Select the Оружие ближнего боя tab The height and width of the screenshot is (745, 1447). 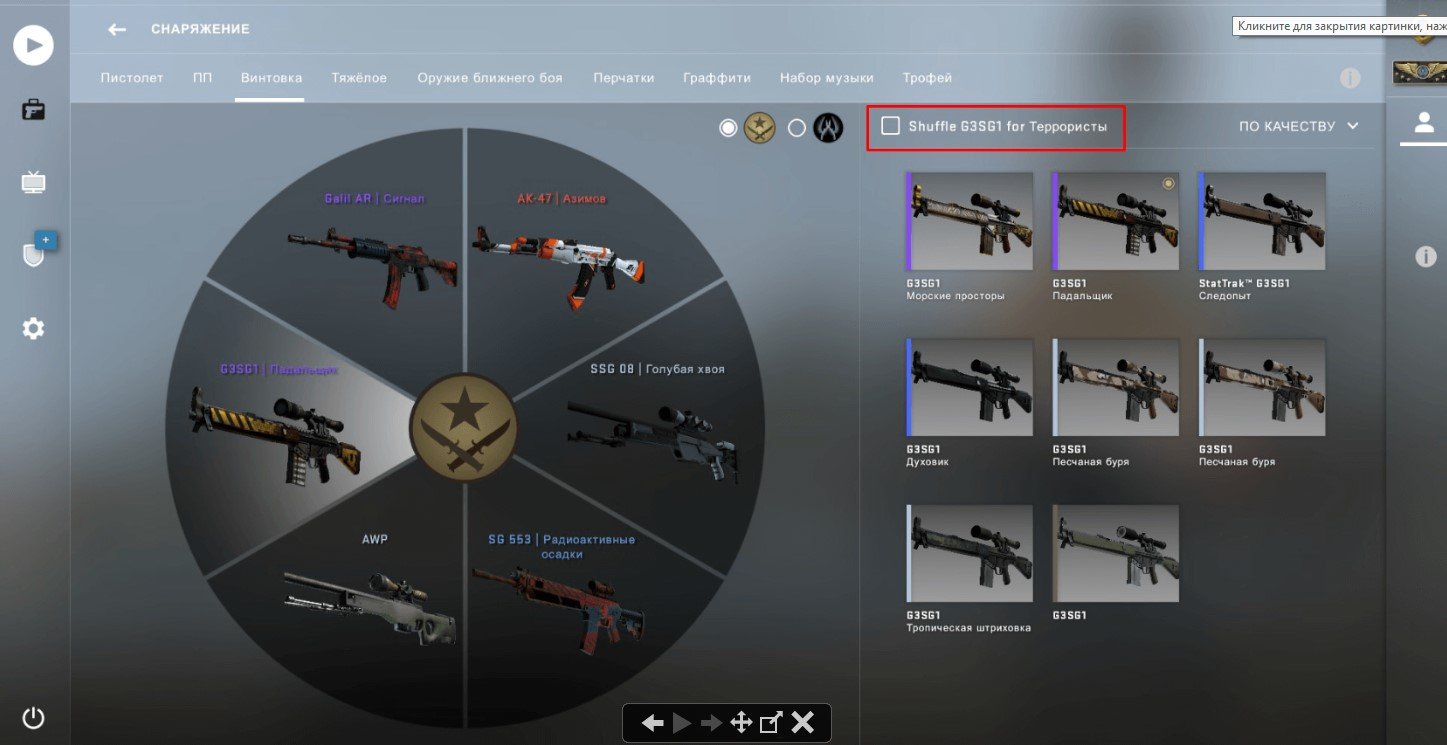(490, 78)
